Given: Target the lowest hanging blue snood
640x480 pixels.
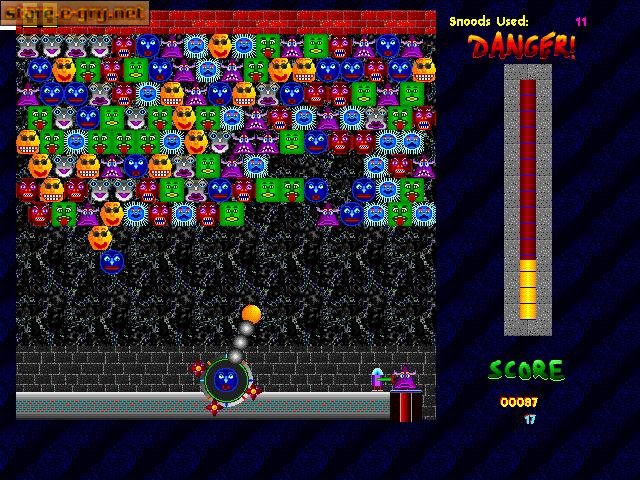Looking at the screenshot, I should pos(112,263).
